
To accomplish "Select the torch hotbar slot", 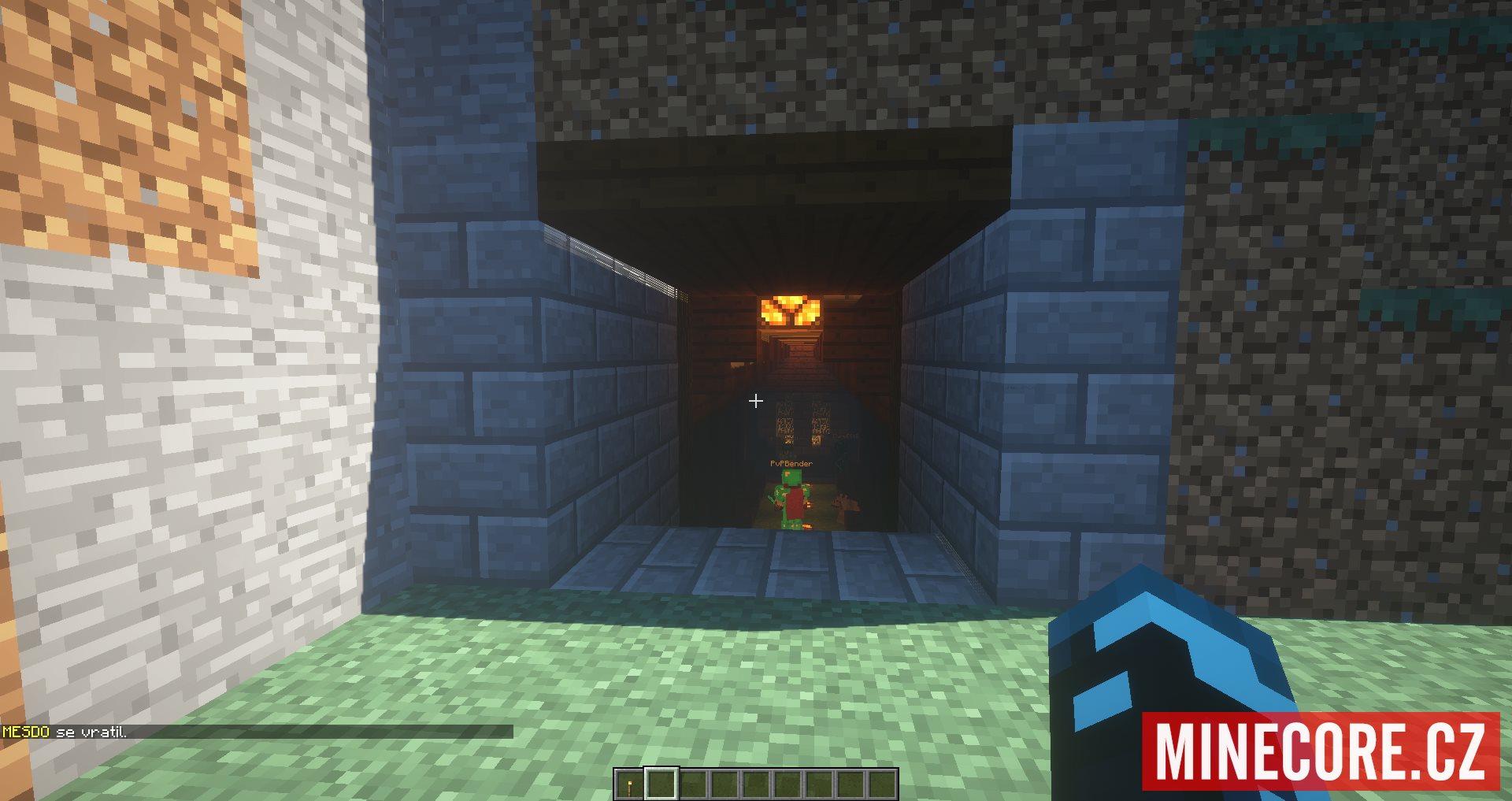I will click(x=629, y=784).
